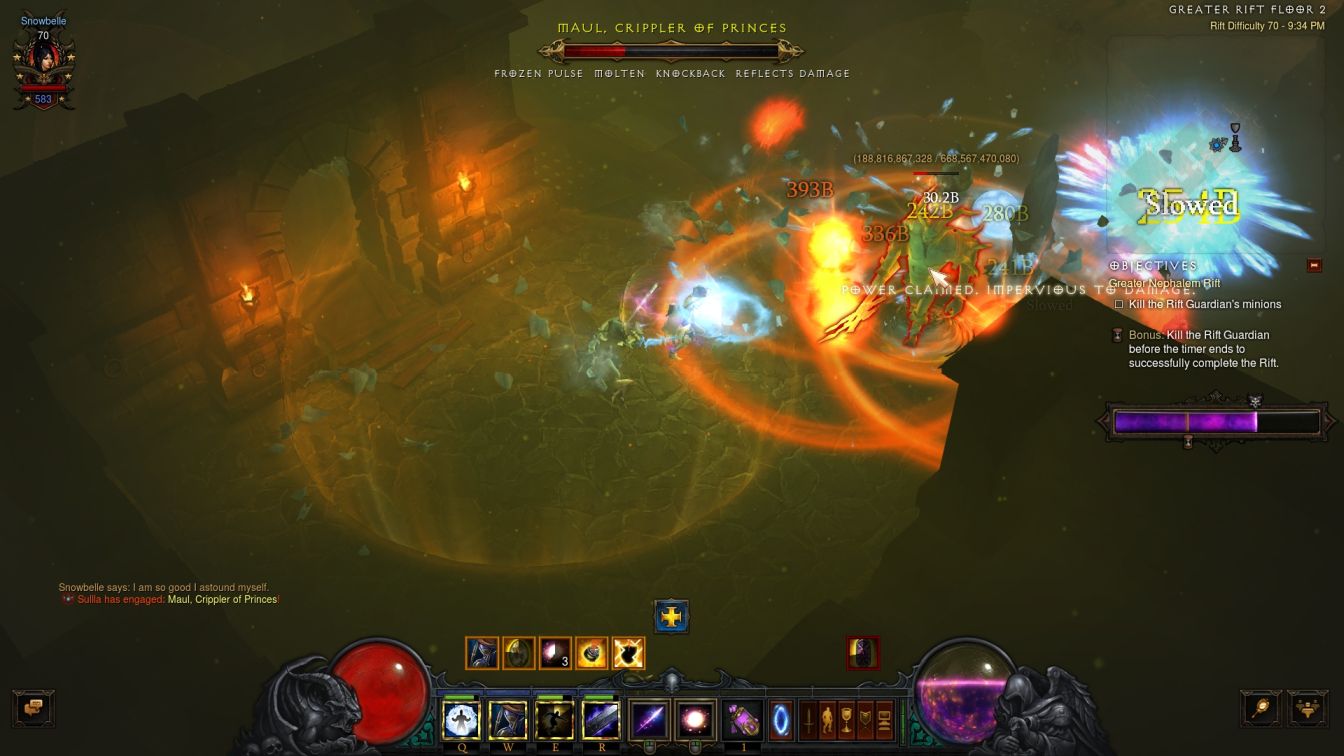Use the hooded figure skill on W
Image resolution: width=1344 pixels, height=756 pixels.
point(508,720)
